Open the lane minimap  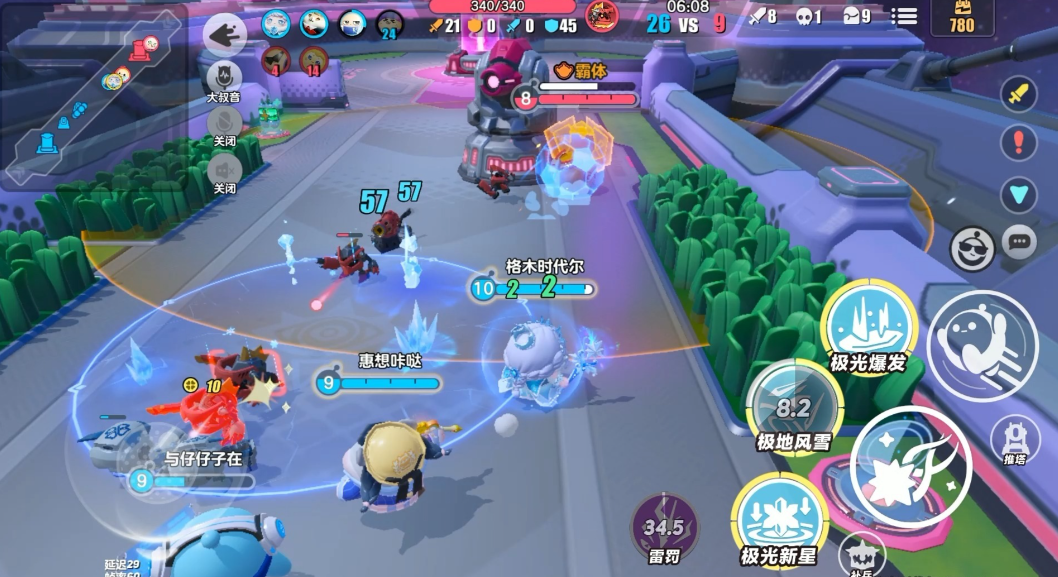(x=95, y=95)
